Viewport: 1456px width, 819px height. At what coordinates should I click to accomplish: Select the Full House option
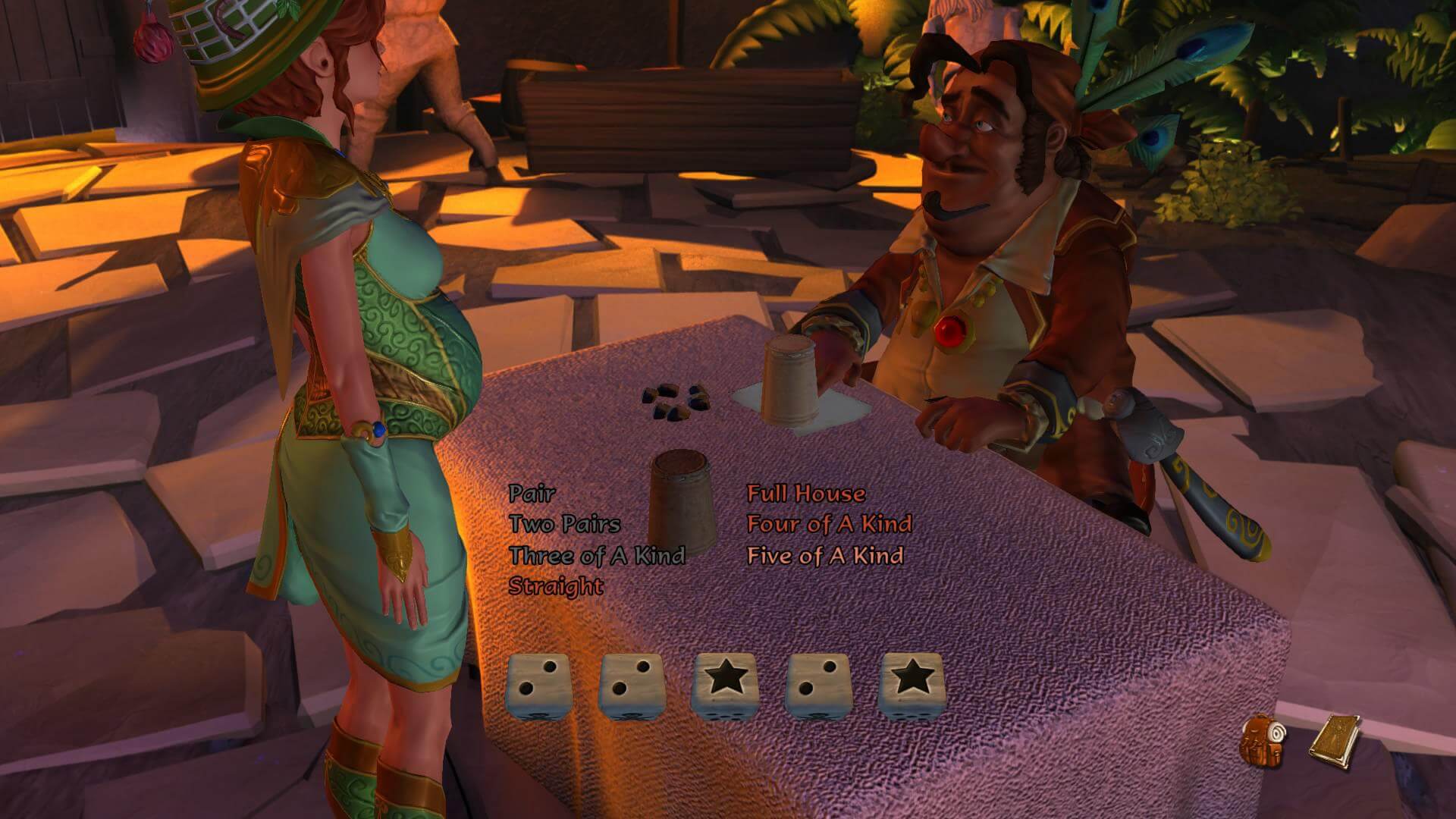point(805,494)
